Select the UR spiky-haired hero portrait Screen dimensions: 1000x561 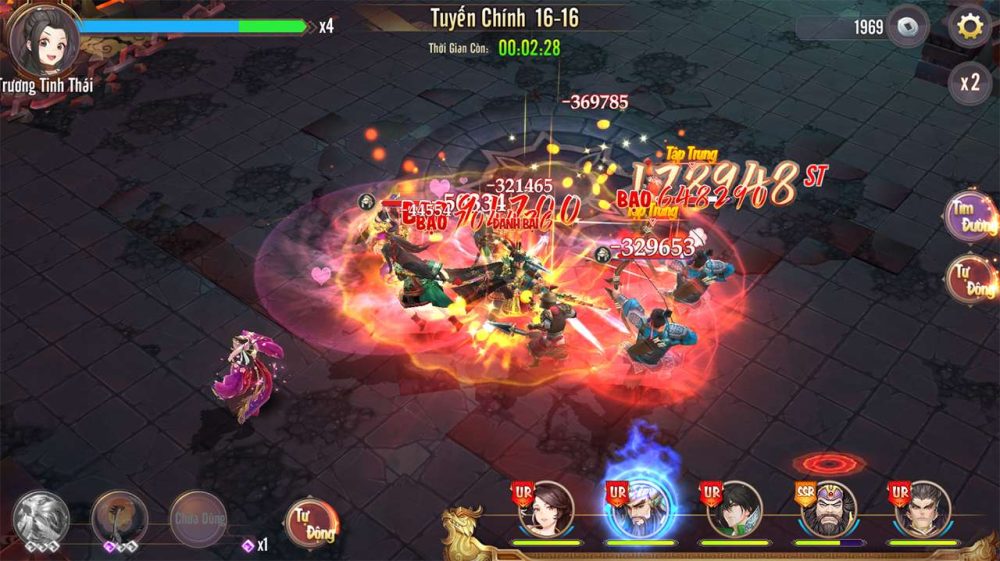coord(920,509)
